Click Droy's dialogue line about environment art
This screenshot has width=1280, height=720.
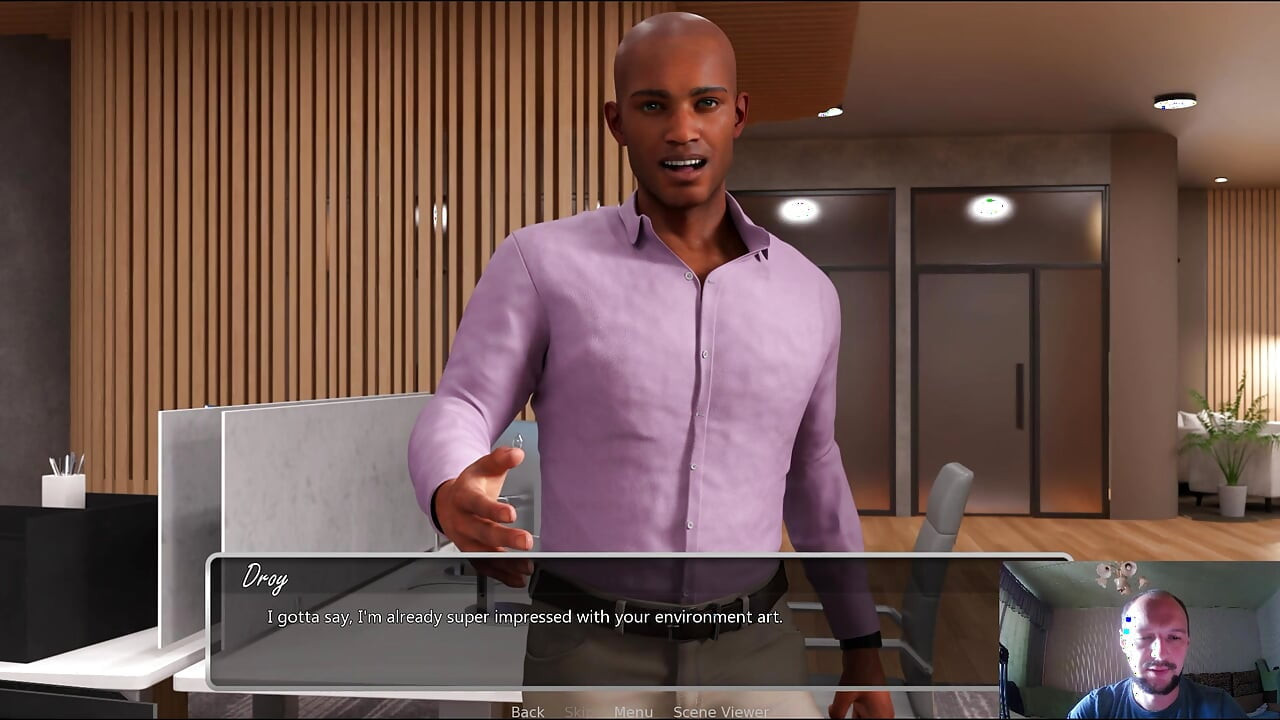pyautogui.click(x=524, y=617)
